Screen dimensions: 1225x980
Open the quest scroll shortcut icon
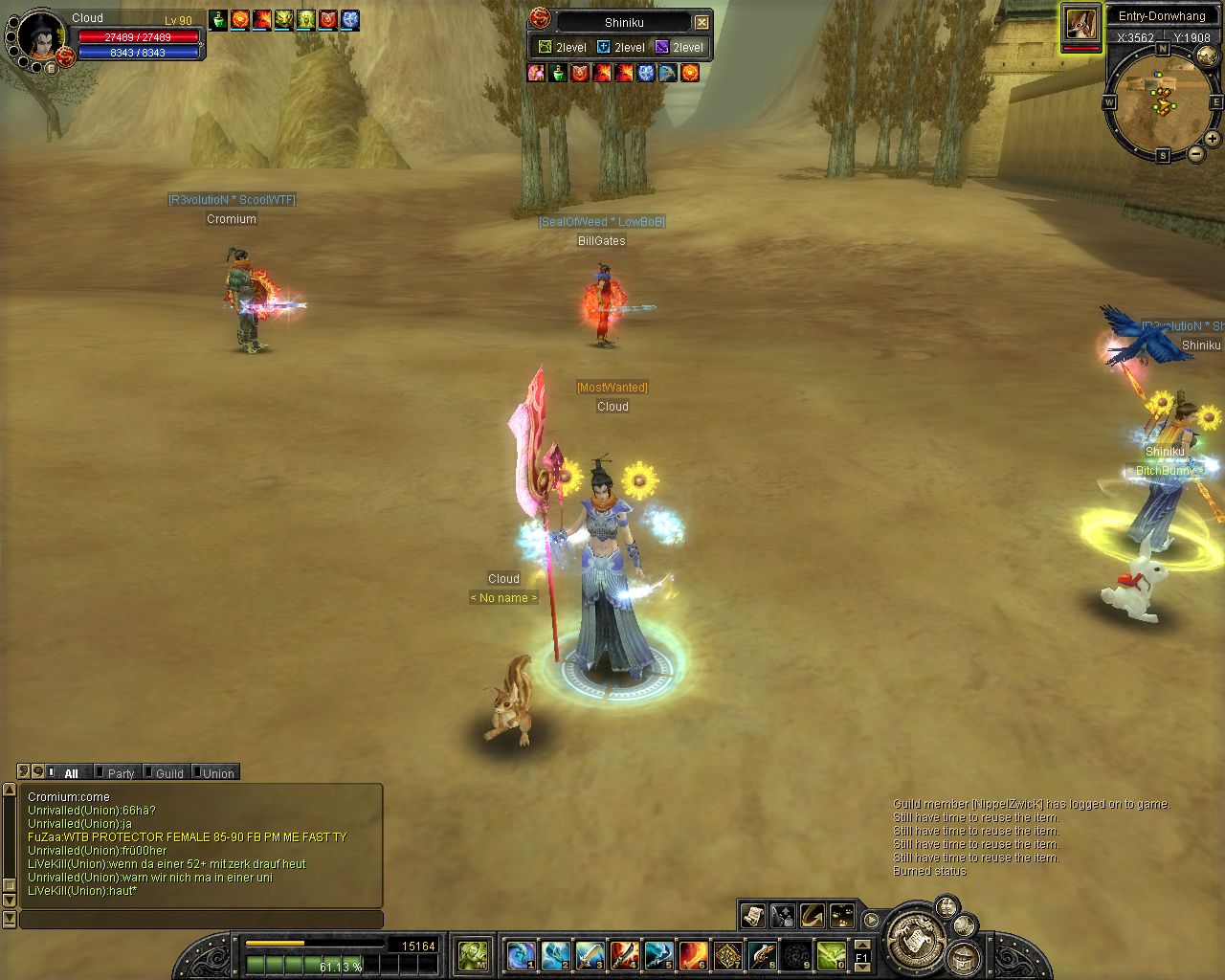(752, 916)
